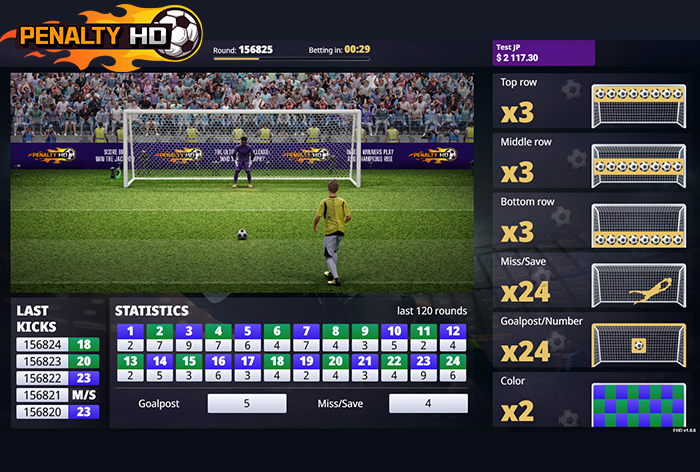This screenshot has width=700, height=472.
Task: Click the Penalty HD logo
Action: 100,35
